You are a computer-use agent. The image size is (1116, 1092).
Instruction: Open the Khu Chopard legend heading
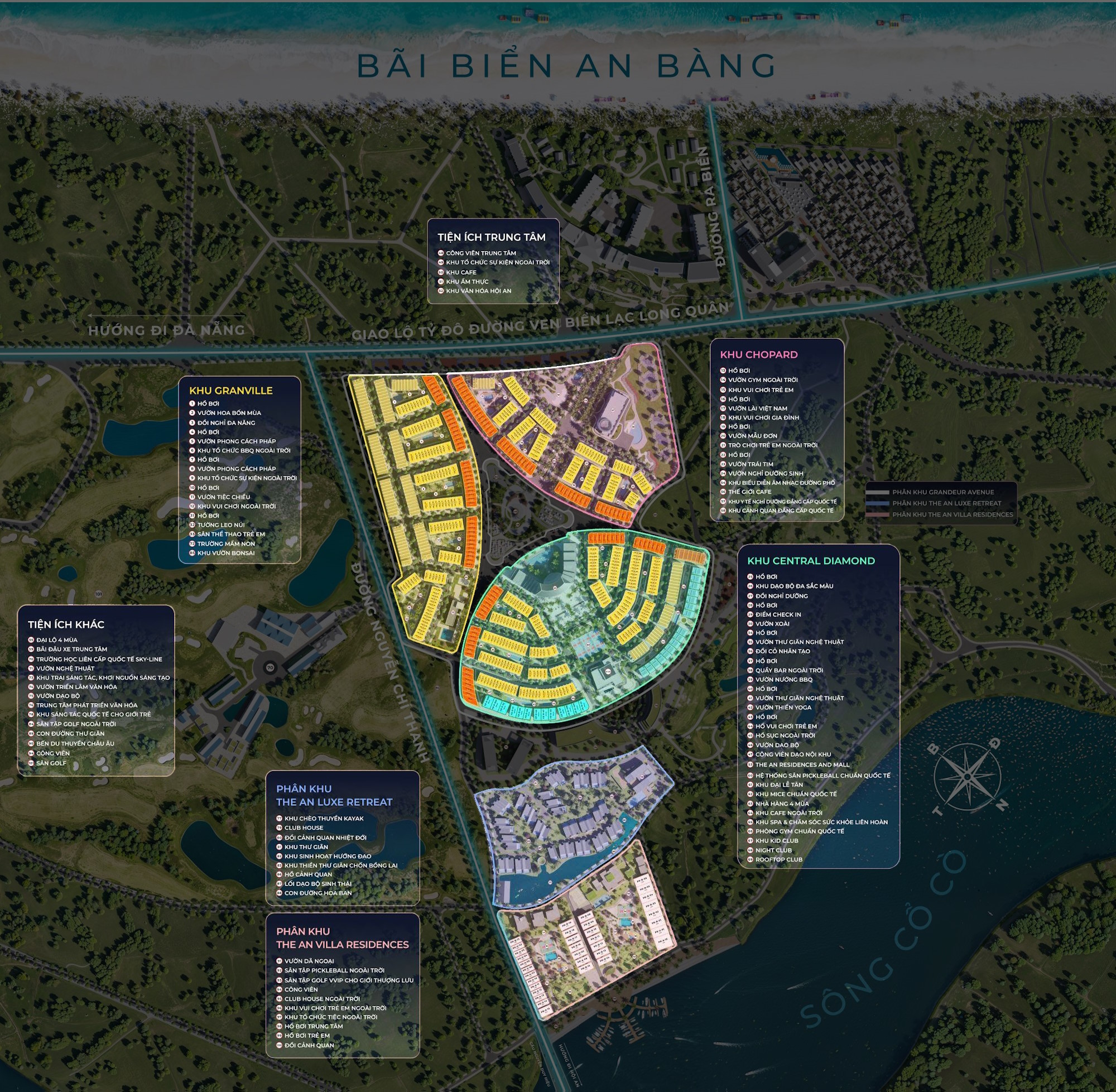click(758, 354)
